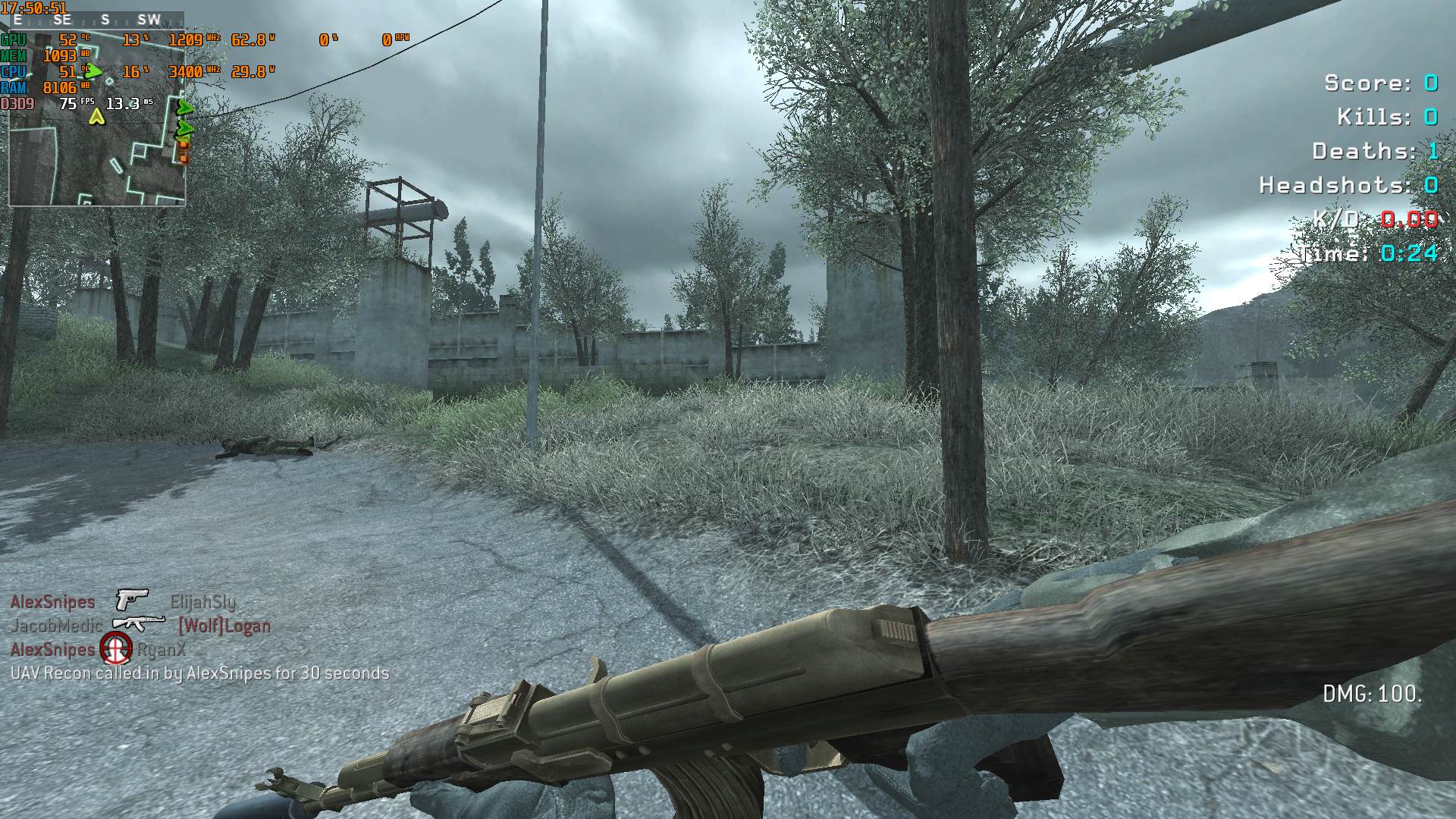Image resolution: width=1456 pixels, height=819 pixels.
Task: Click the compass heading strip
Action: pyautogui.click(x=96, y=20)
